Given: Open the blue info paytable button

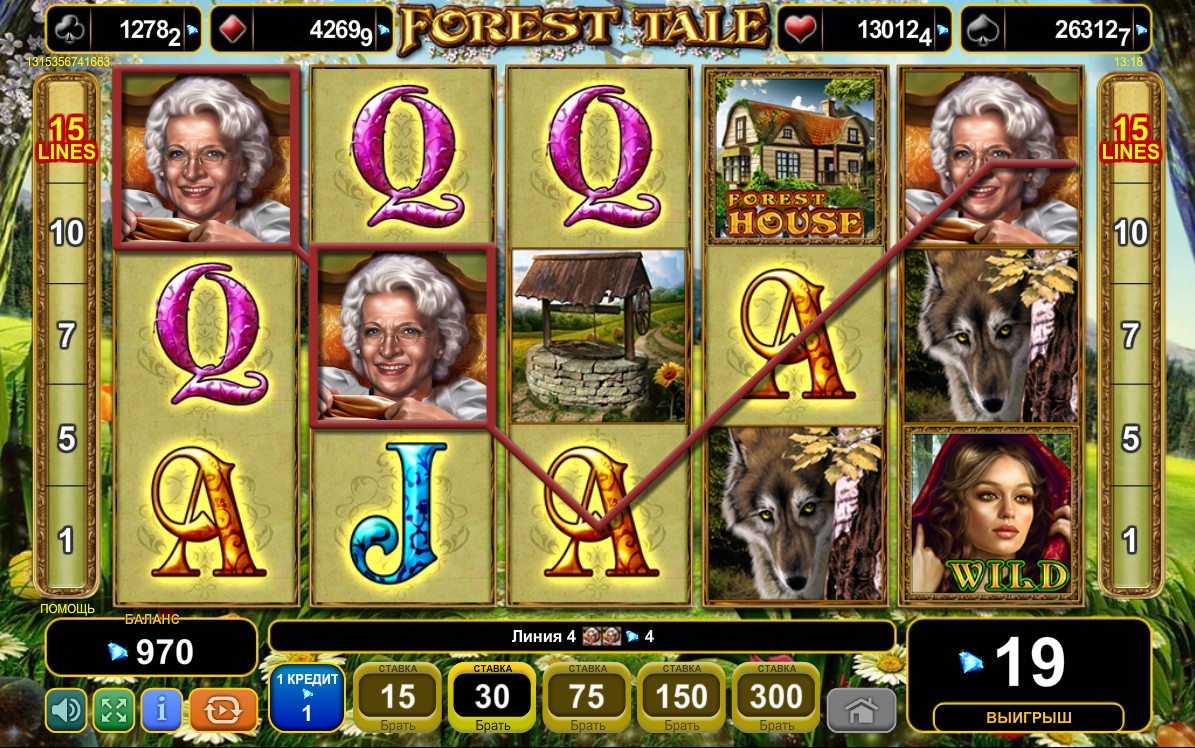Looking at the screenshot, I should point(162,710).
